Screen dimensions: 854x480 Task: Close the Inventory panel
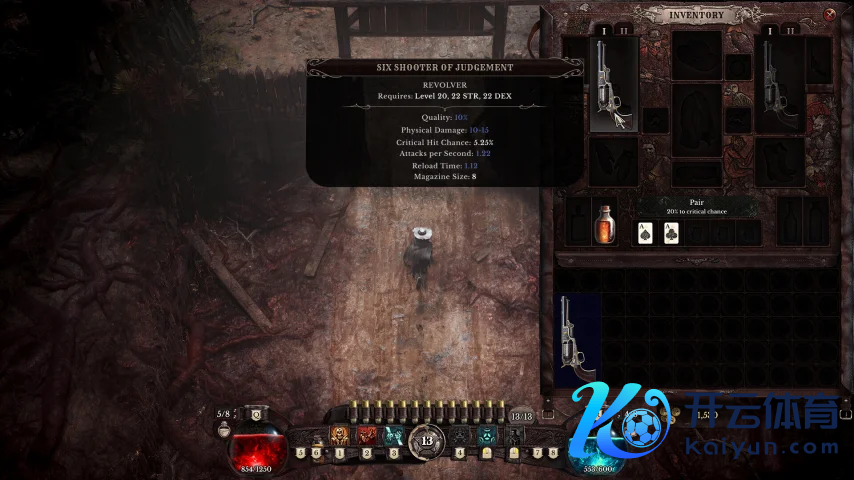pyautogui.click(x=830, y=14)
